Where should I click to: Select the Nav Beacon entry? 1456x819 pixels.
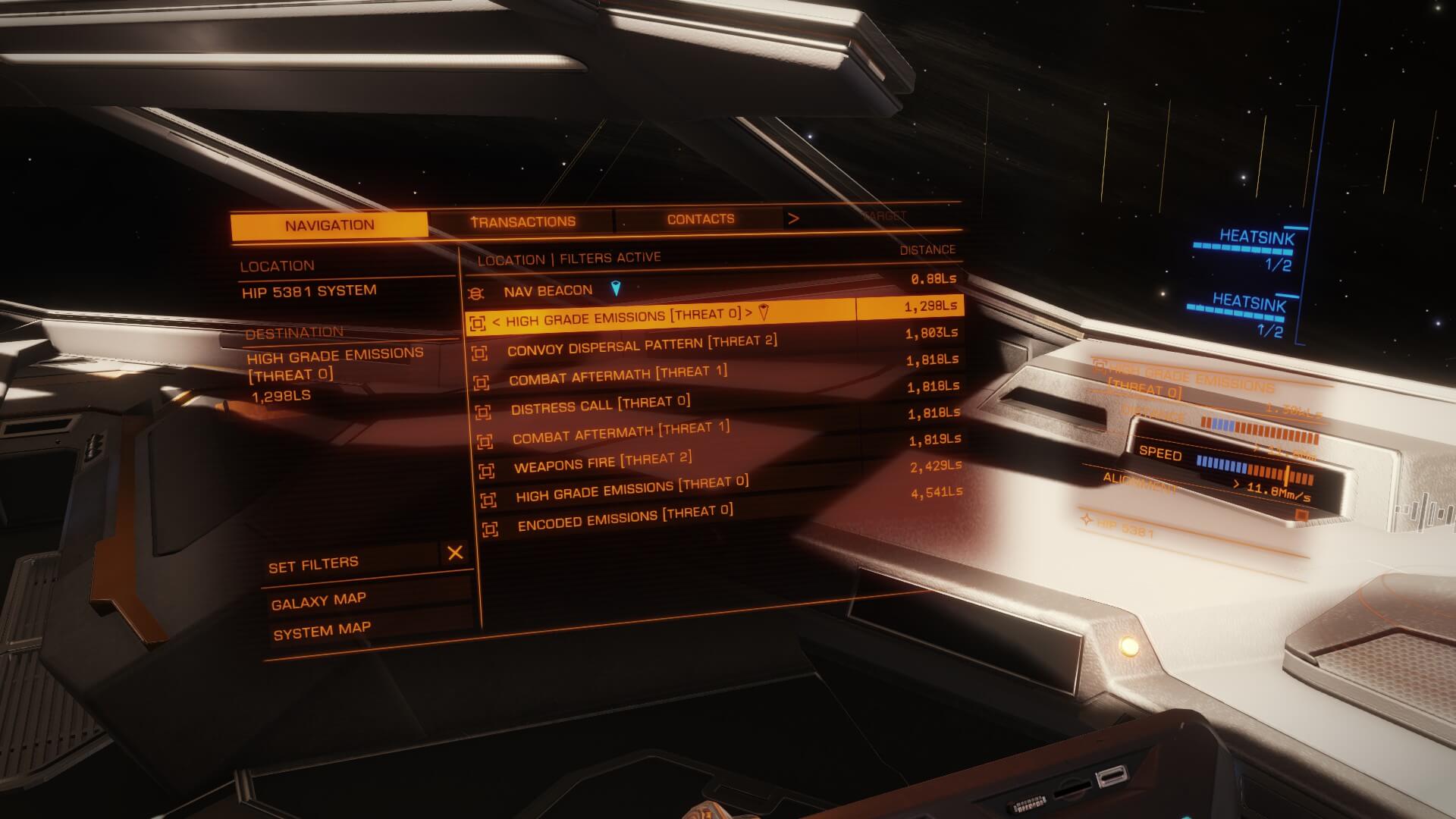click(548, 290)
